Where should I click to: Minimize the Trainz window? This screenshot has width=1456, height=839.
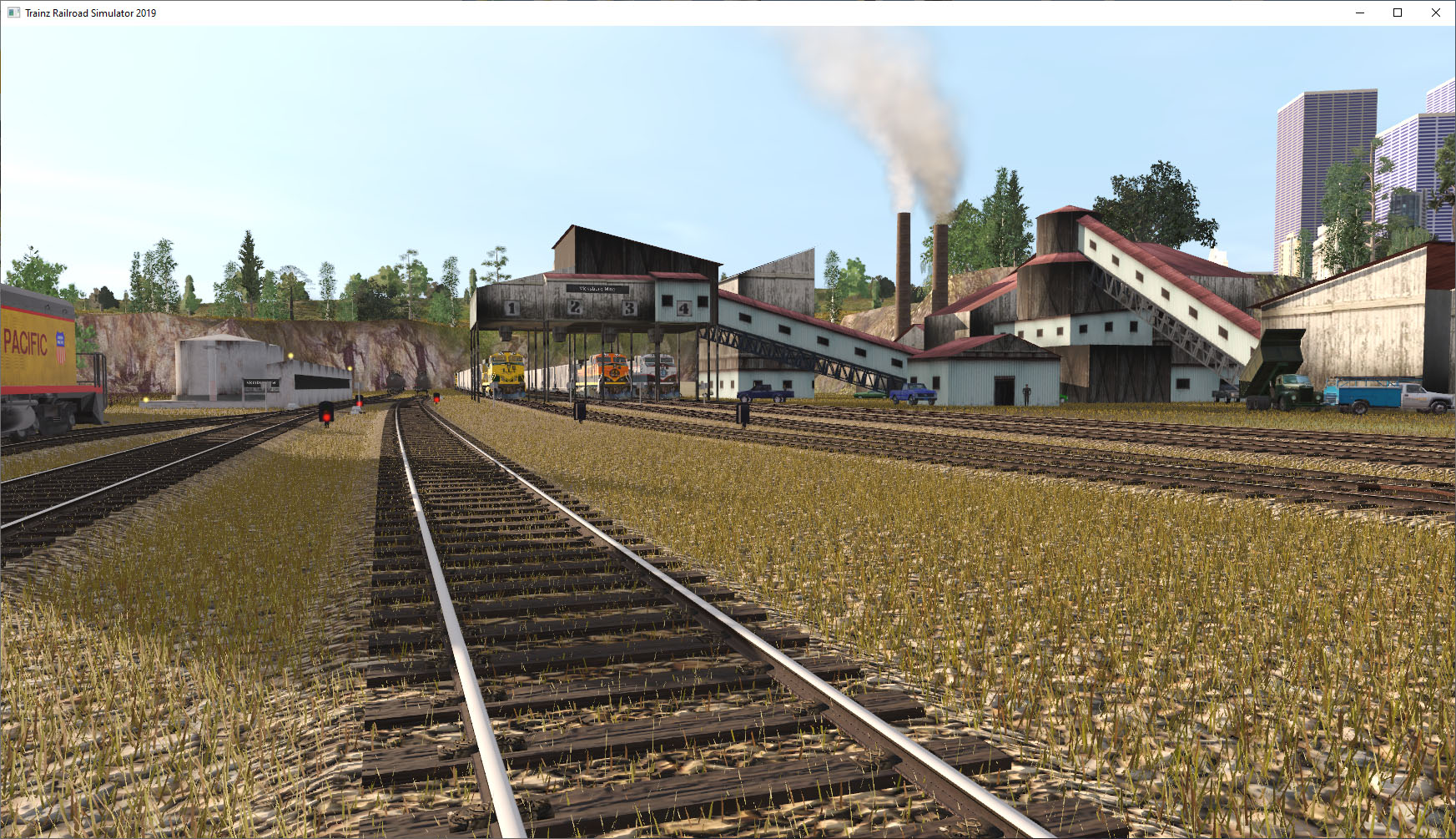tap(1358, 13)
